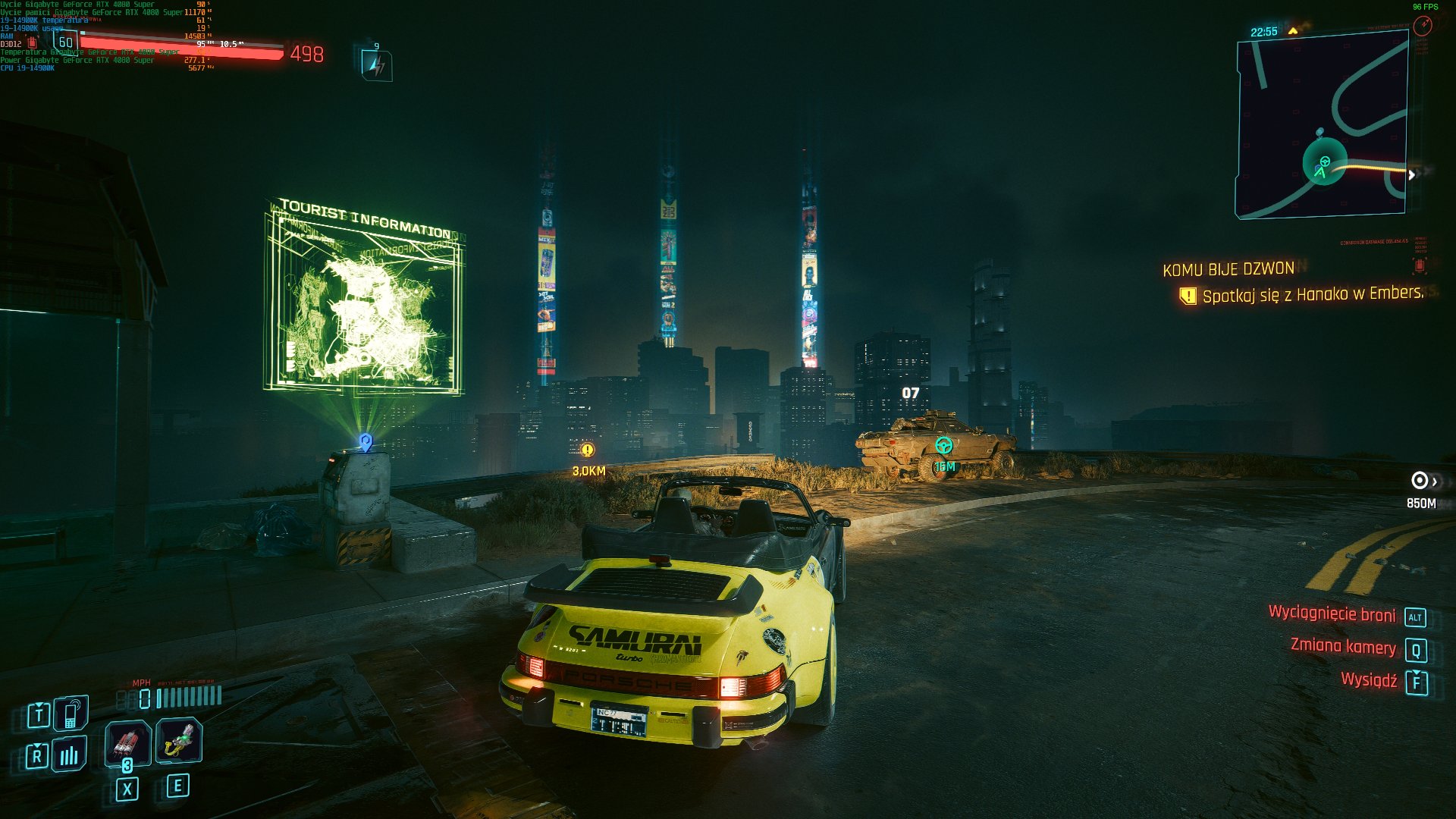Screen dimensions: 1456x819
Task: Click the blue fast travel pin
Action: coord(366,442)
